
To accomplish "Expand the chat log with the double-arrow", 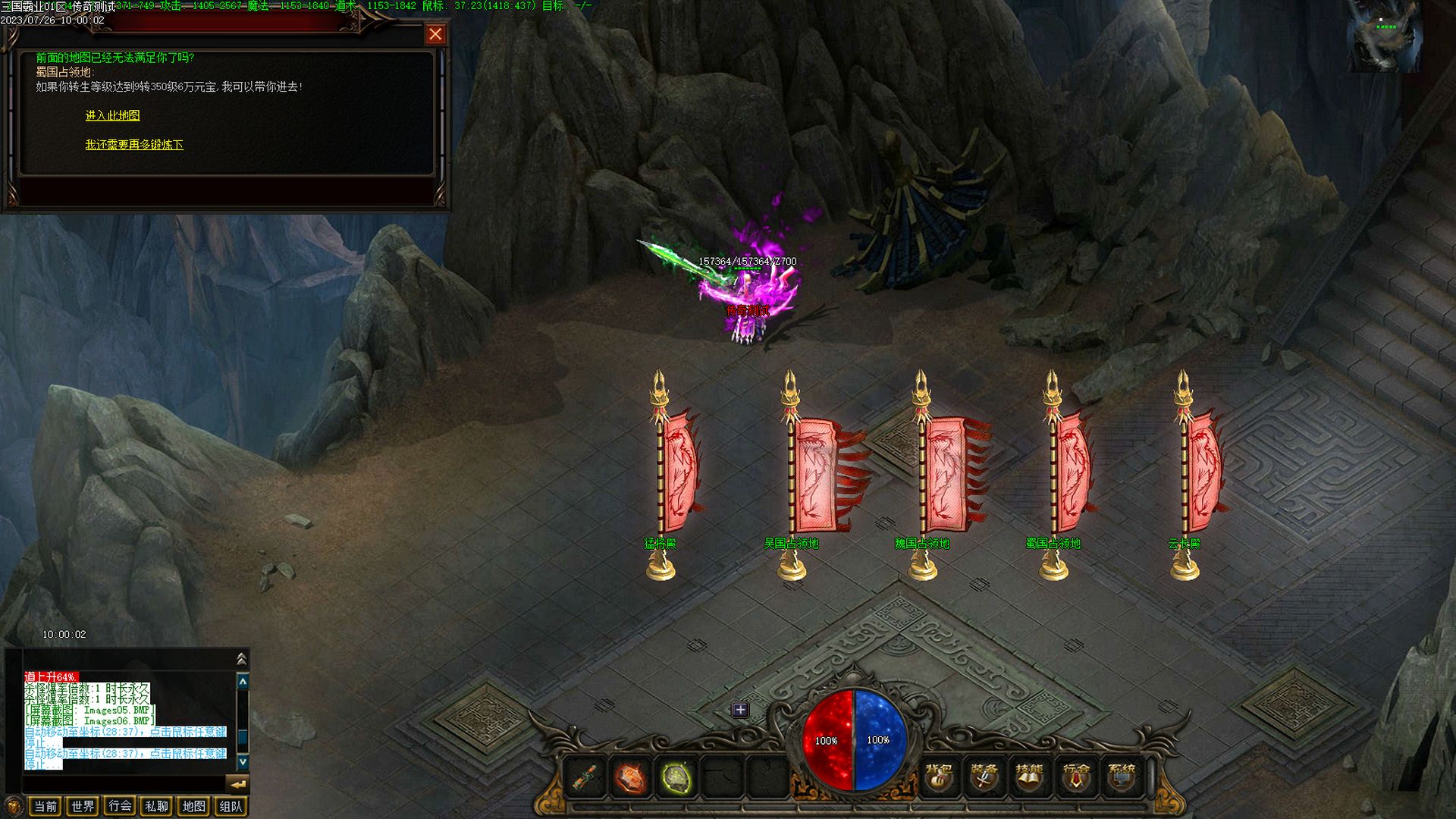I will point(242,658).
